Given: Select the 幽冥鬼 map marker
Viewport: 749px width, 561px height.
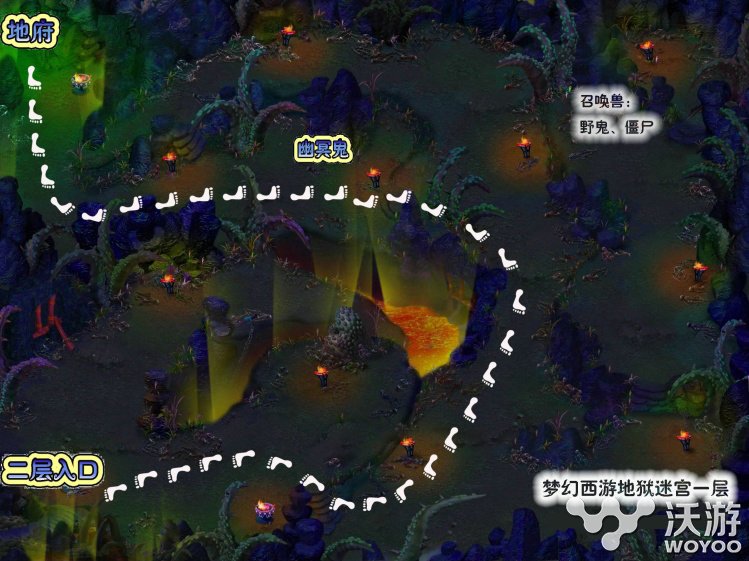Looking at the screenshot, I should point(322,150).
